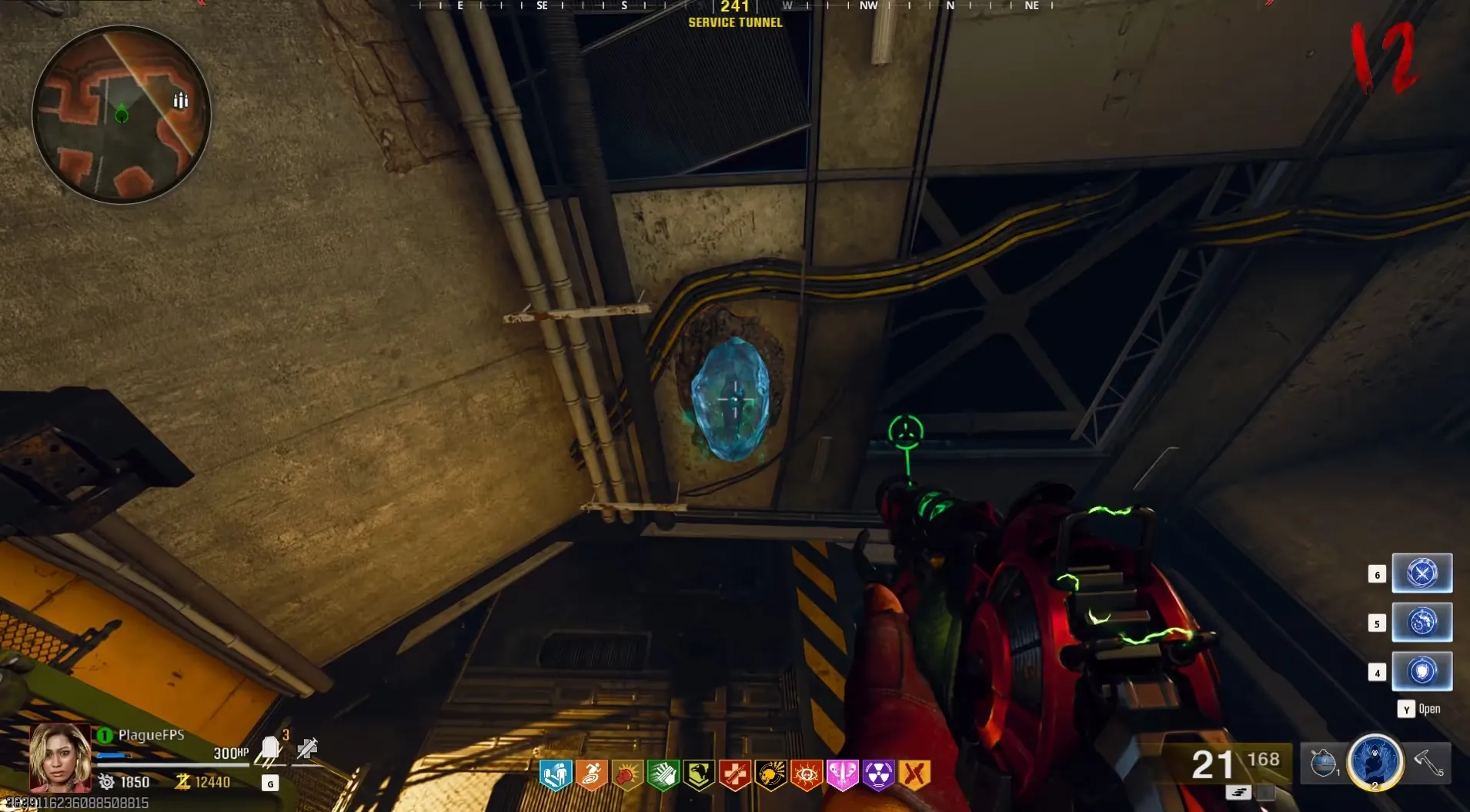Select the PlagueFPS character portrait
Image resolution: width=1470 pixels, height=812 pixels.
pyautogui.click(x=59, y=757)
